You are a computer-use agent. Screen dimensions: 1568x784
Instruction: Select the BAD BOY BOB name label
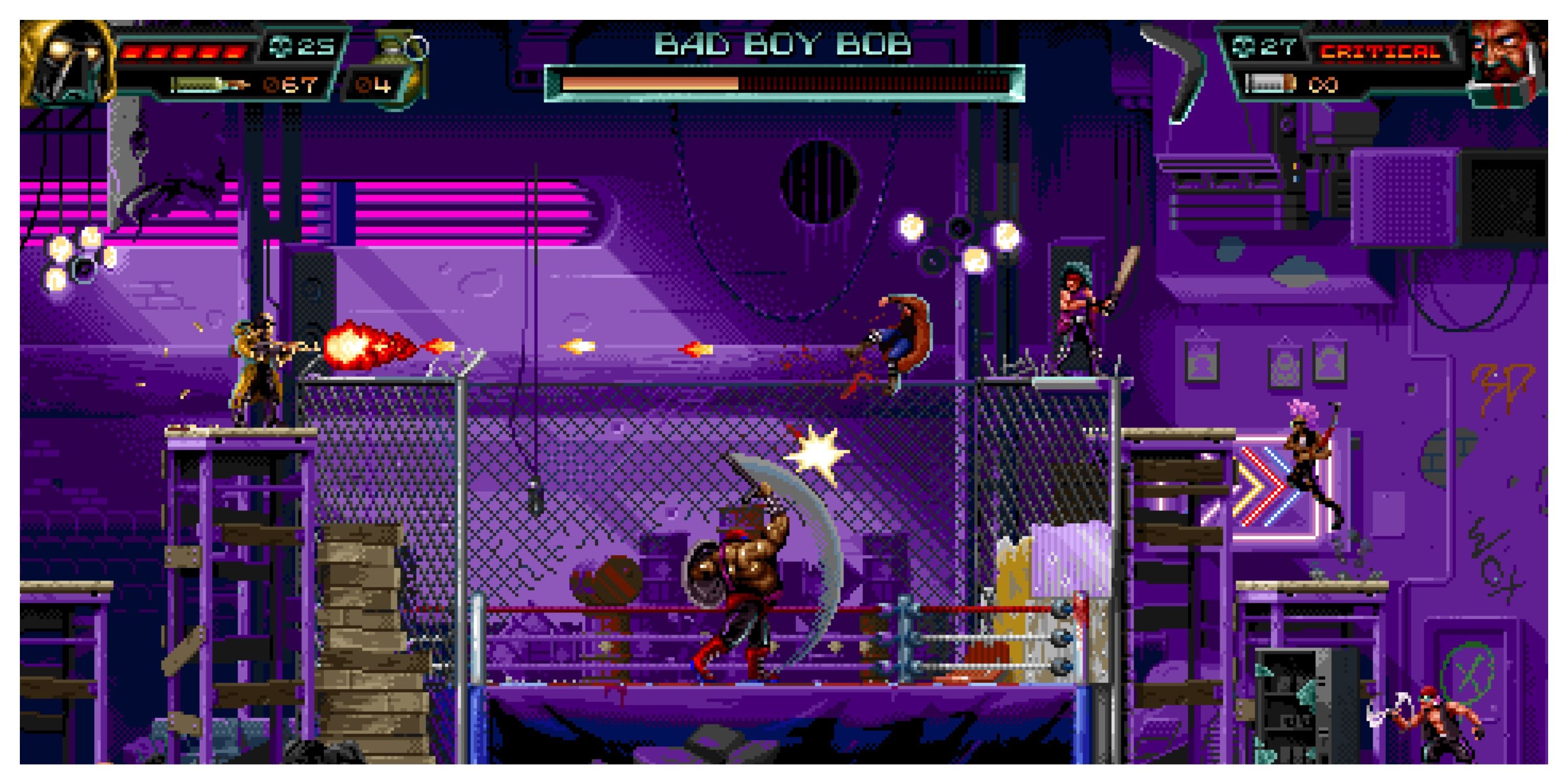(x=784, y=43)
